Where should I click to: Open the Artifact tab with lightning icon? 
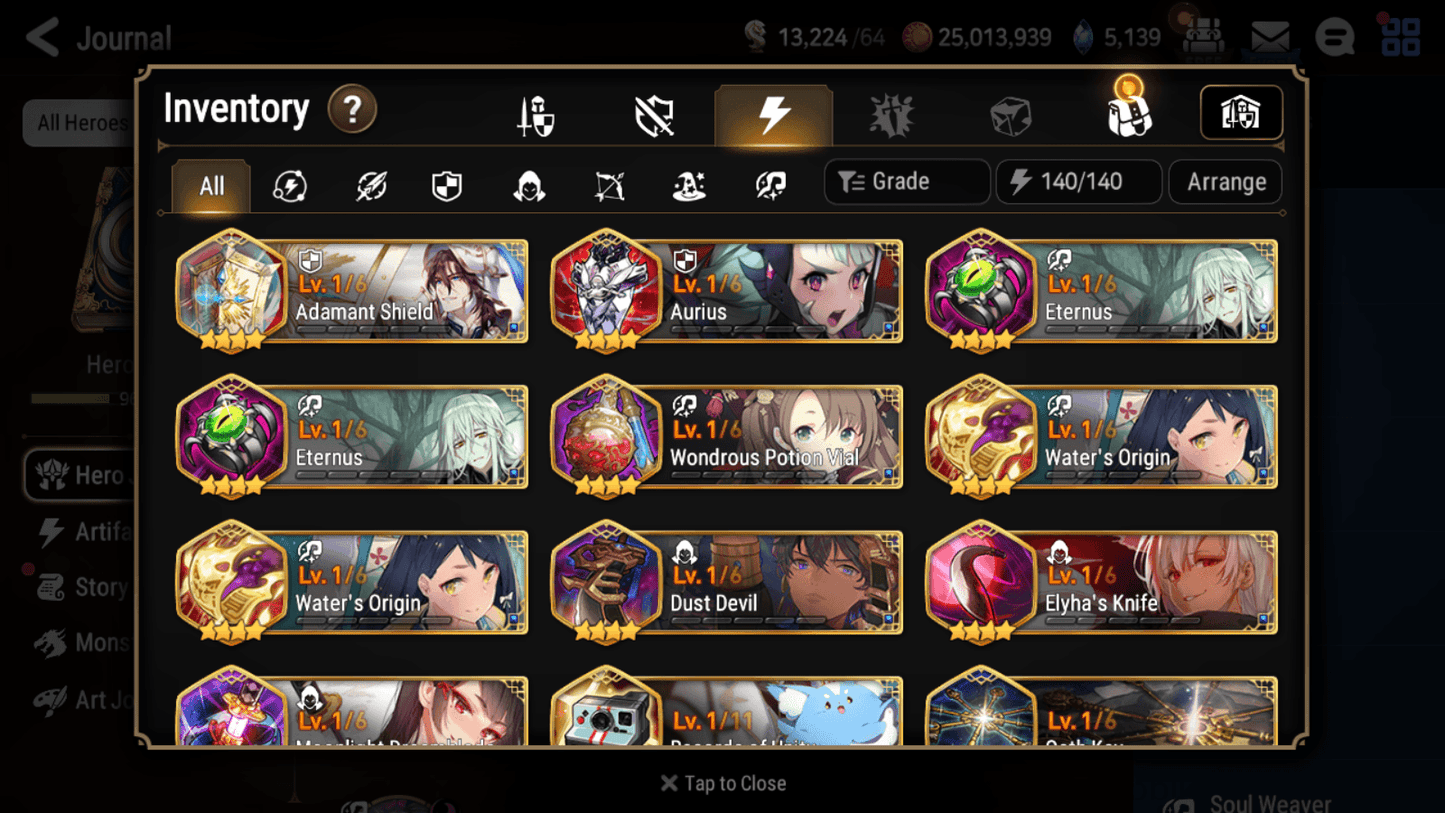tap(774, 115)
